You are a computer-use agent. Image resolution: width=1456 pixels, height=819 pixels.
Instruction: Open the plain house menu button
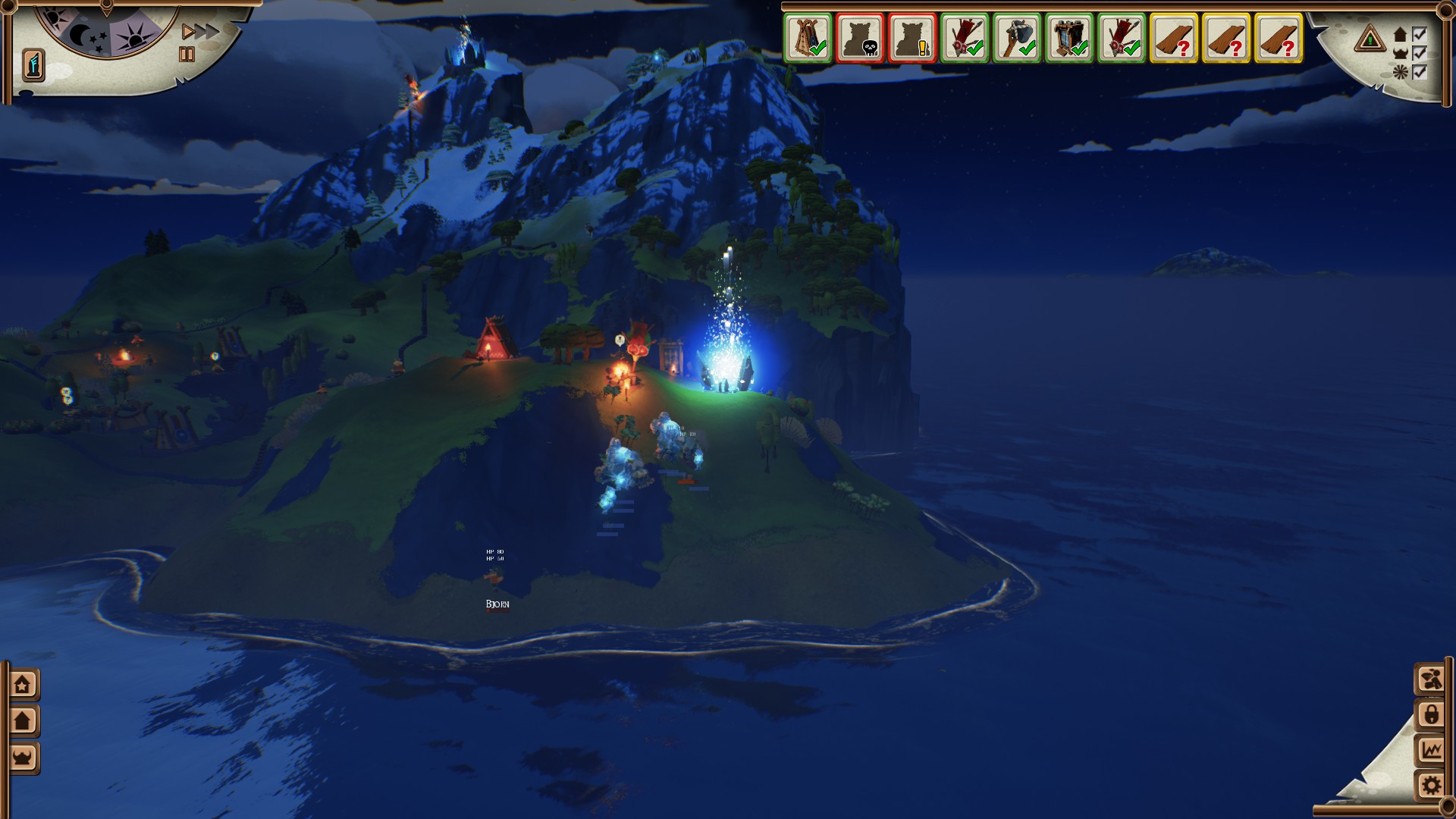(23, 720)
